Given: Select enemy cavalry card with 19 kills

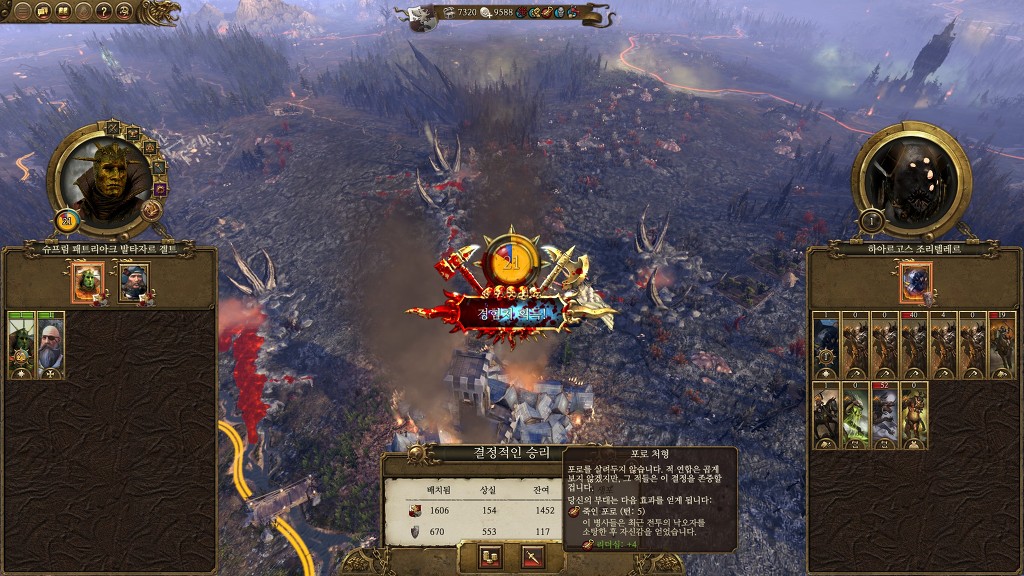Looking at the screenshot, I should pyautogui.click(x=1002, y=346).
